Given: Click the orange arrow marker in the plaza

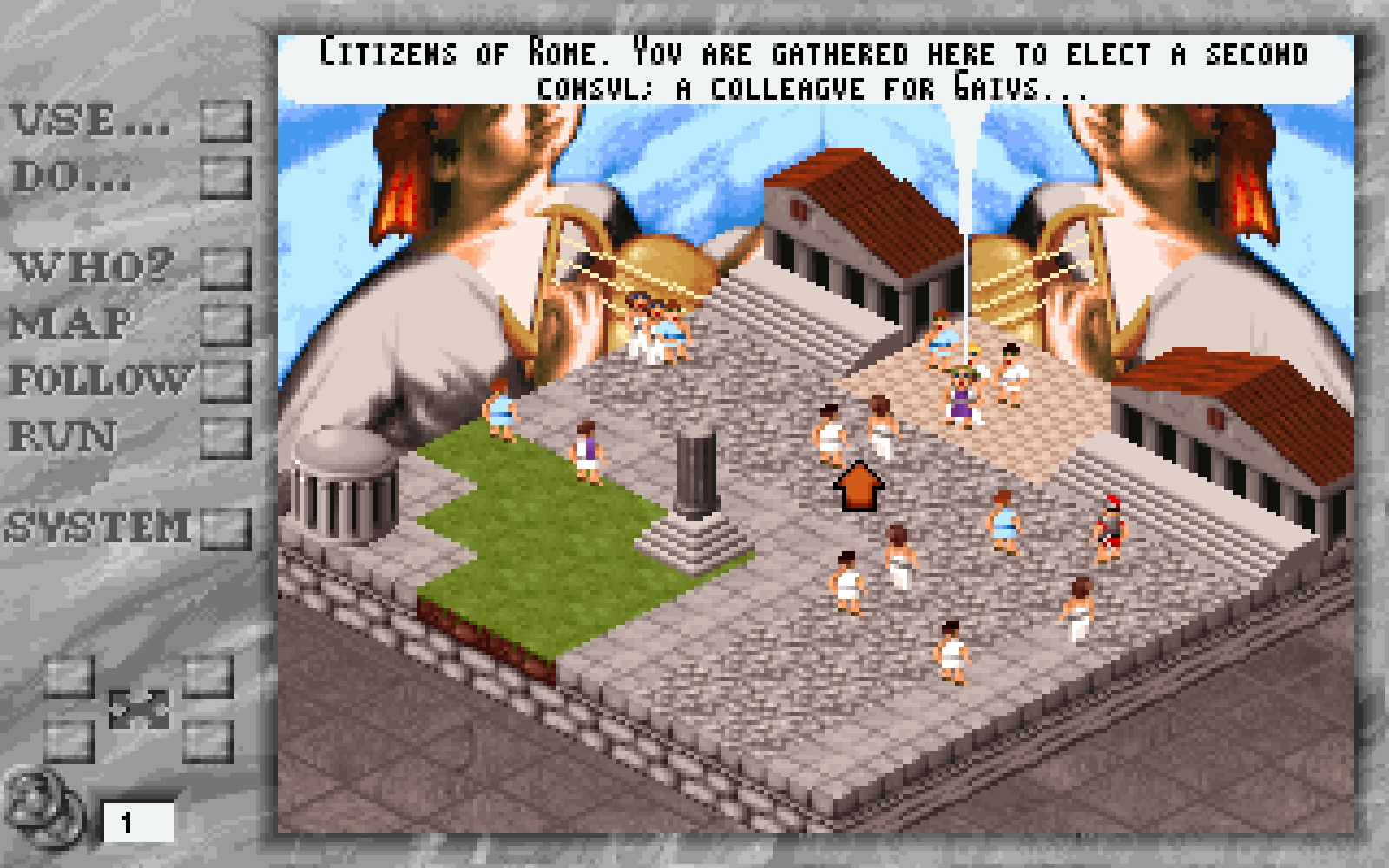Looking at the screenshot, I should click(x=859, y=486).
